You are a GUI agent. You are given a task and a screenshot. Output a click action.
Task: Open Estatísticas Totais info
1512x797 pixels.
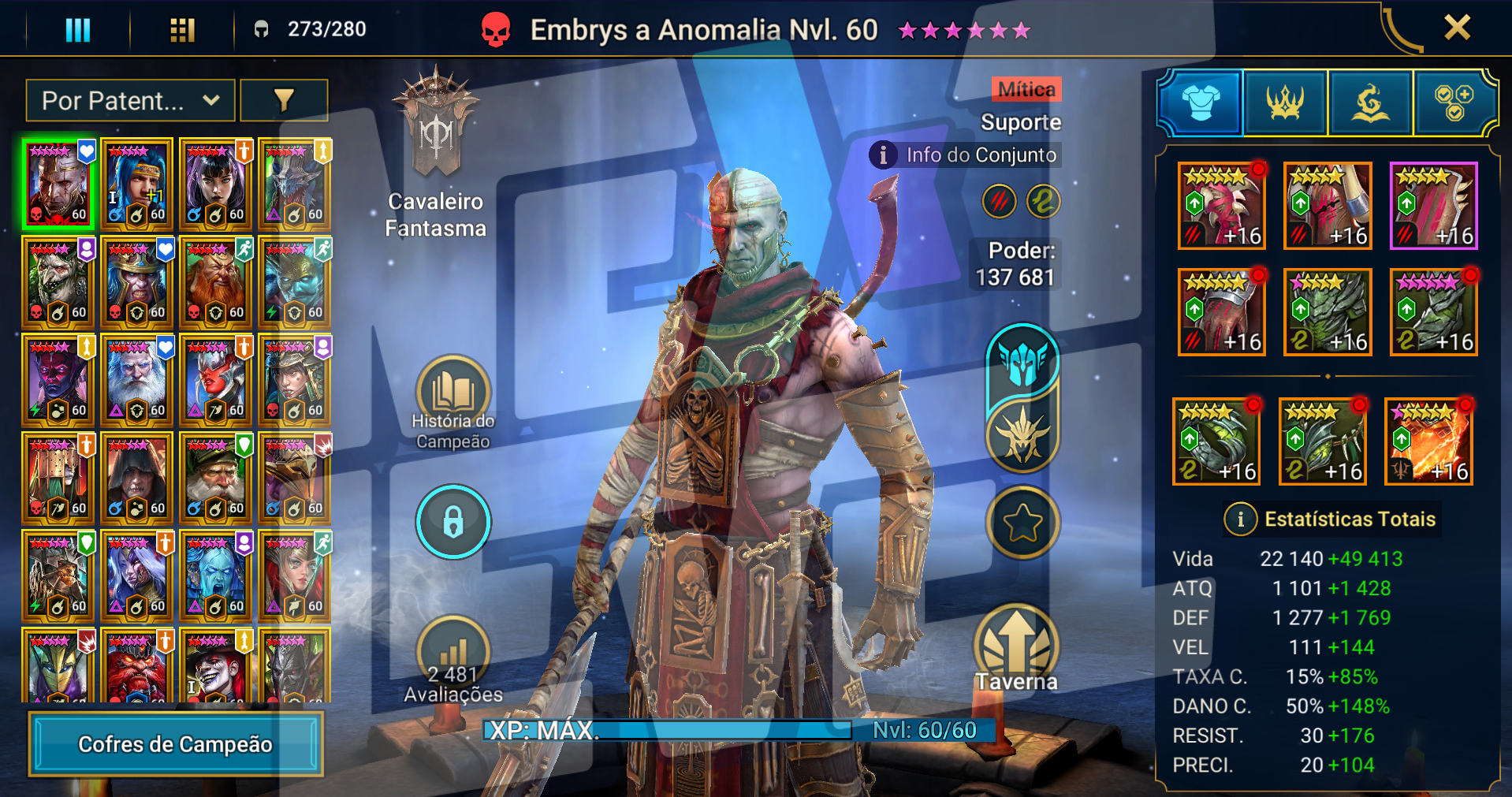click(1241, 520)
